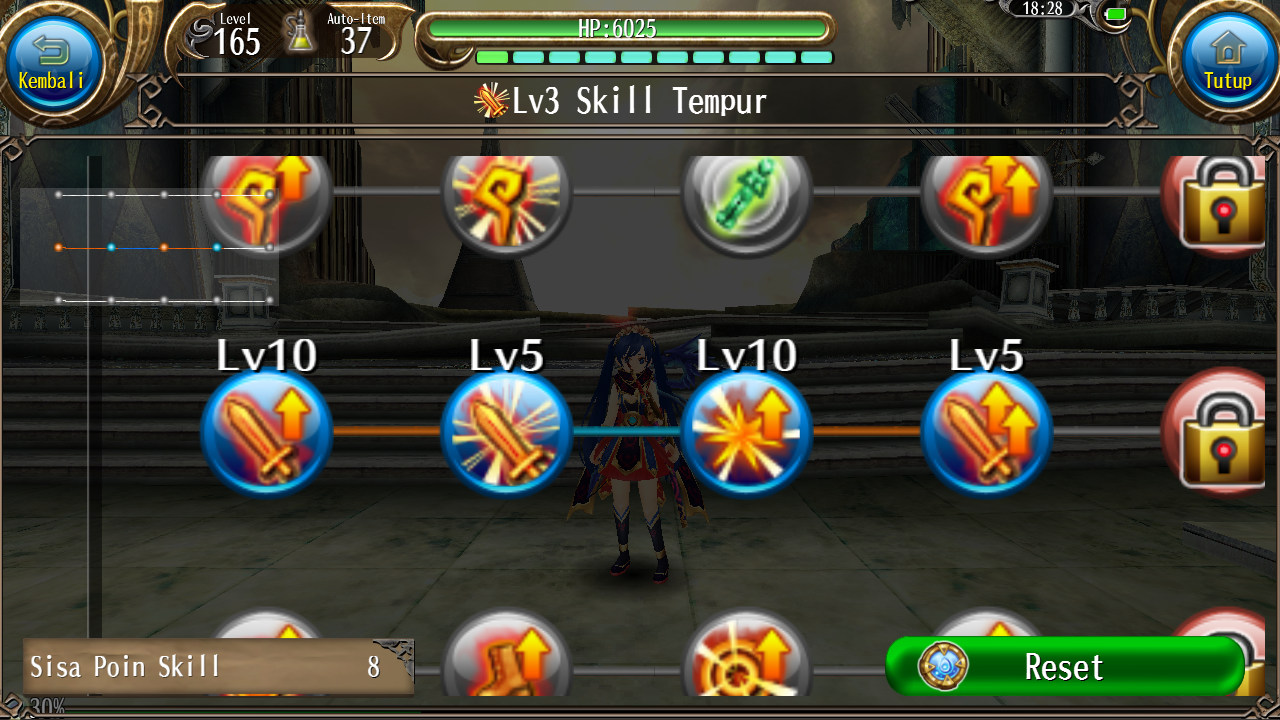Select the Lv10 spark impact skill icon
Image resolution: width=1280 pixels, height=720 pixels.
pyautogui.click(x=747, y=432)
